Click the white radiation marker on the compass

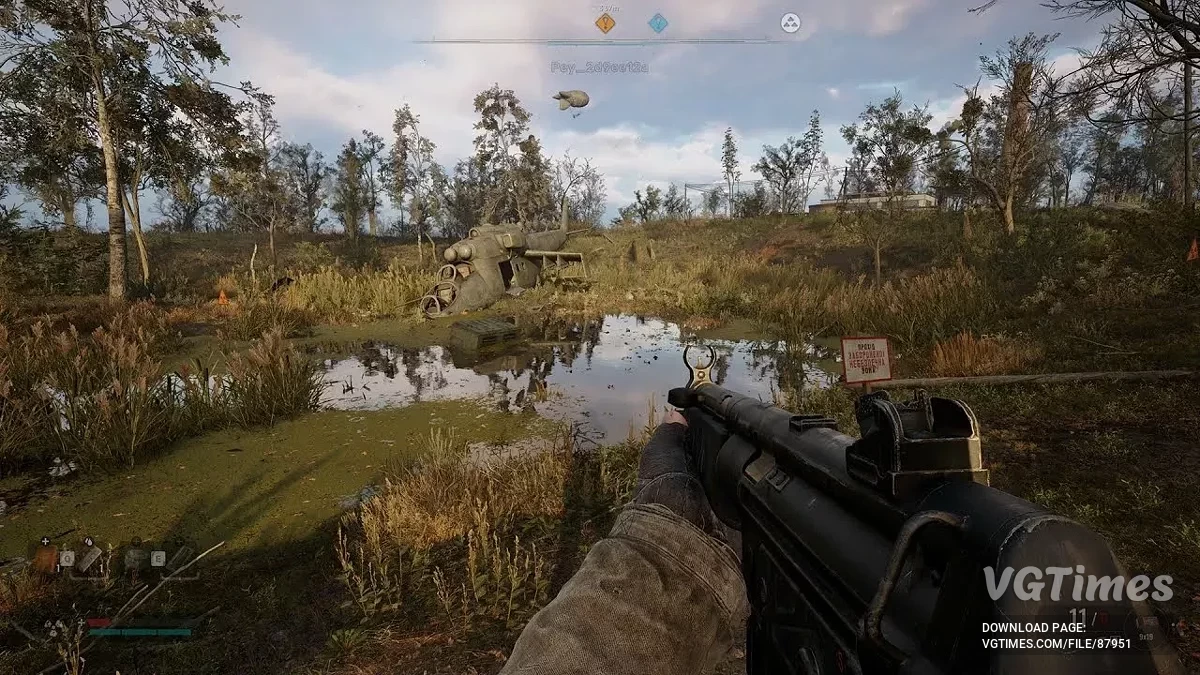tap(790, 23)
